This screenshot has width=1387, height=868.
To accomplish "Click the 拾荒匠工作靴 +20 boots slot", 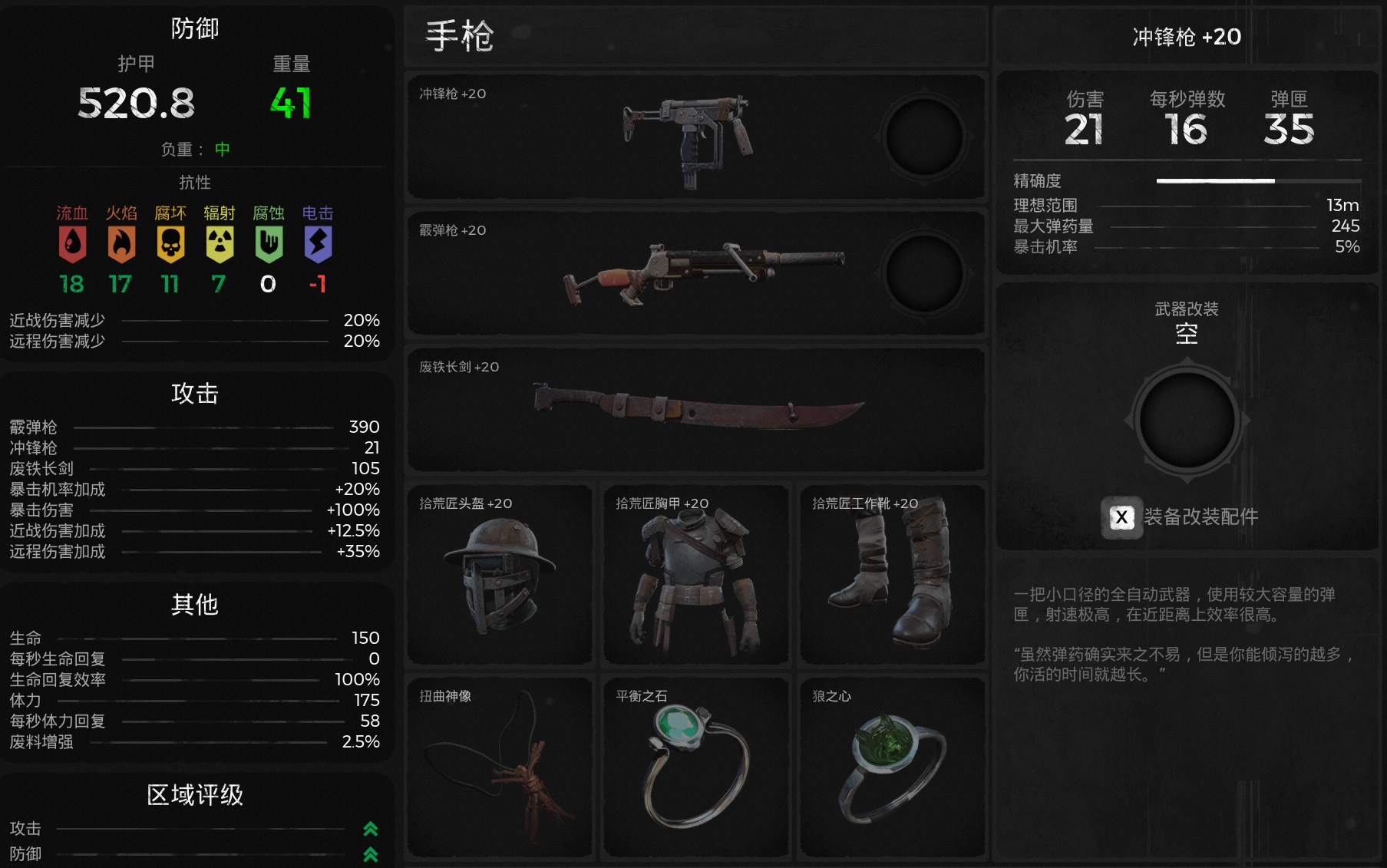I will point(892,575).
